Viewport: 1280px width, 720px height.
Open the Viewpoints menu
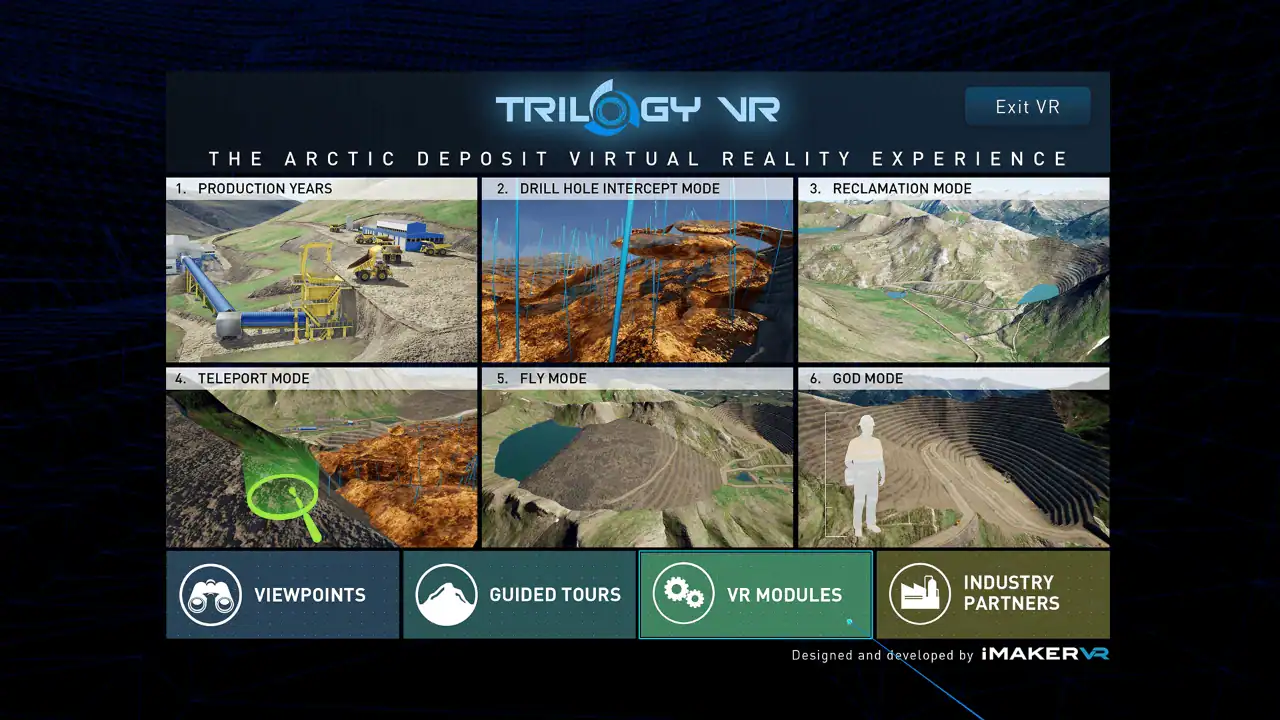282,594
